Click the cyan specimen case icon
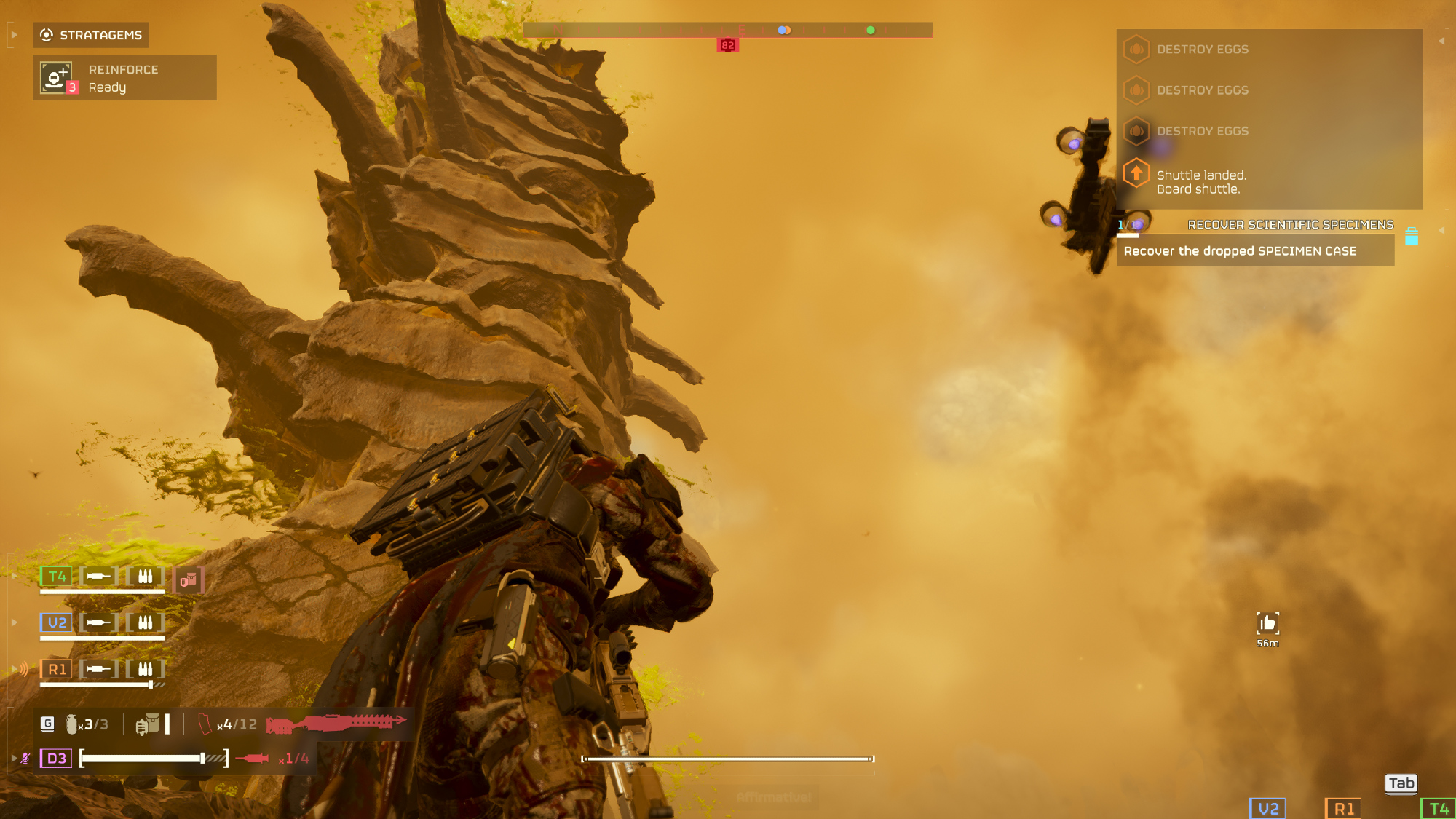This screenshot has width=1456, height=819. (x=1411, y=237)
